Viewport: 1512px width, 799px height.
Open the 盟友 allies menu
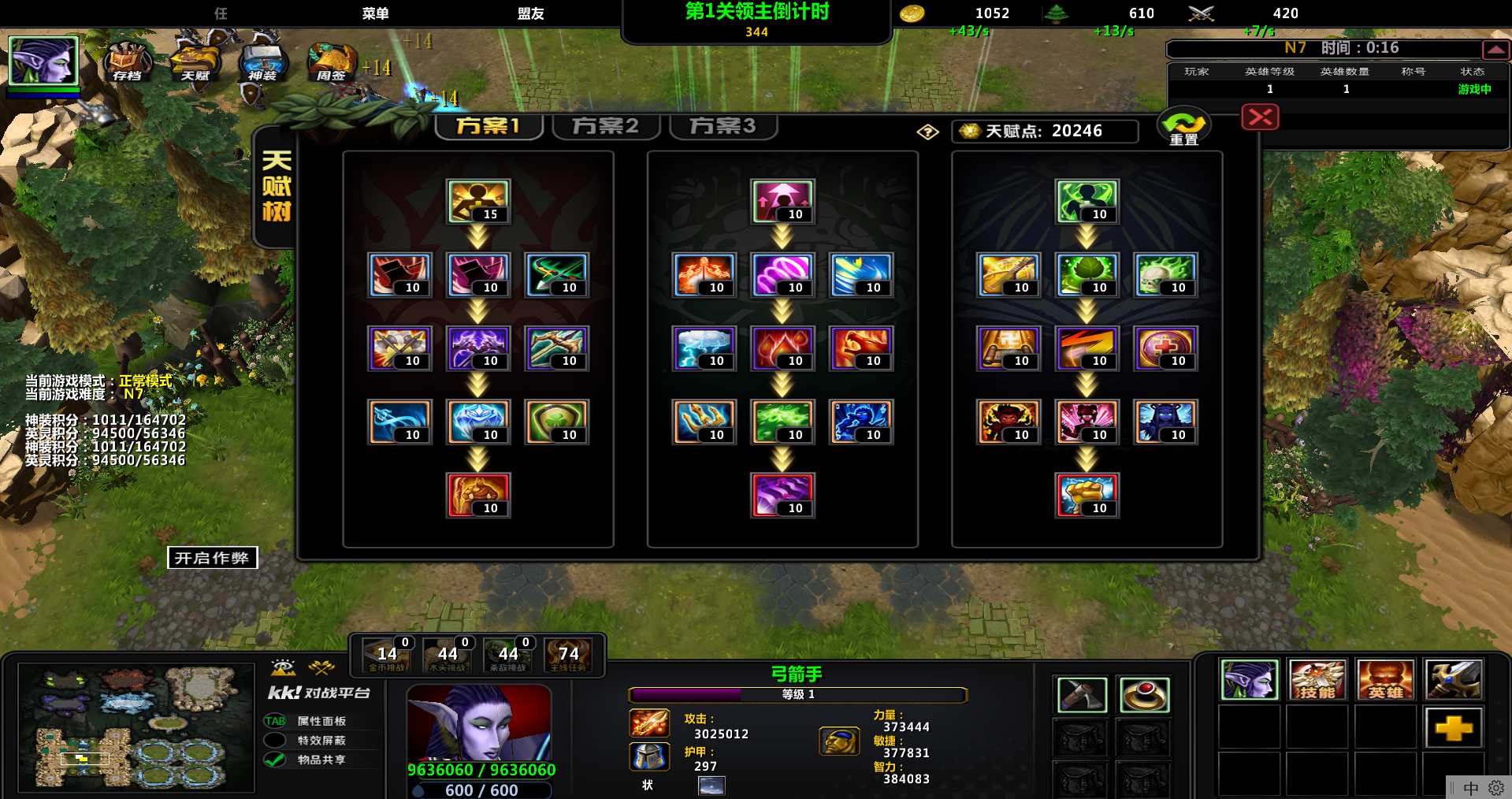(x=530, y=13)
